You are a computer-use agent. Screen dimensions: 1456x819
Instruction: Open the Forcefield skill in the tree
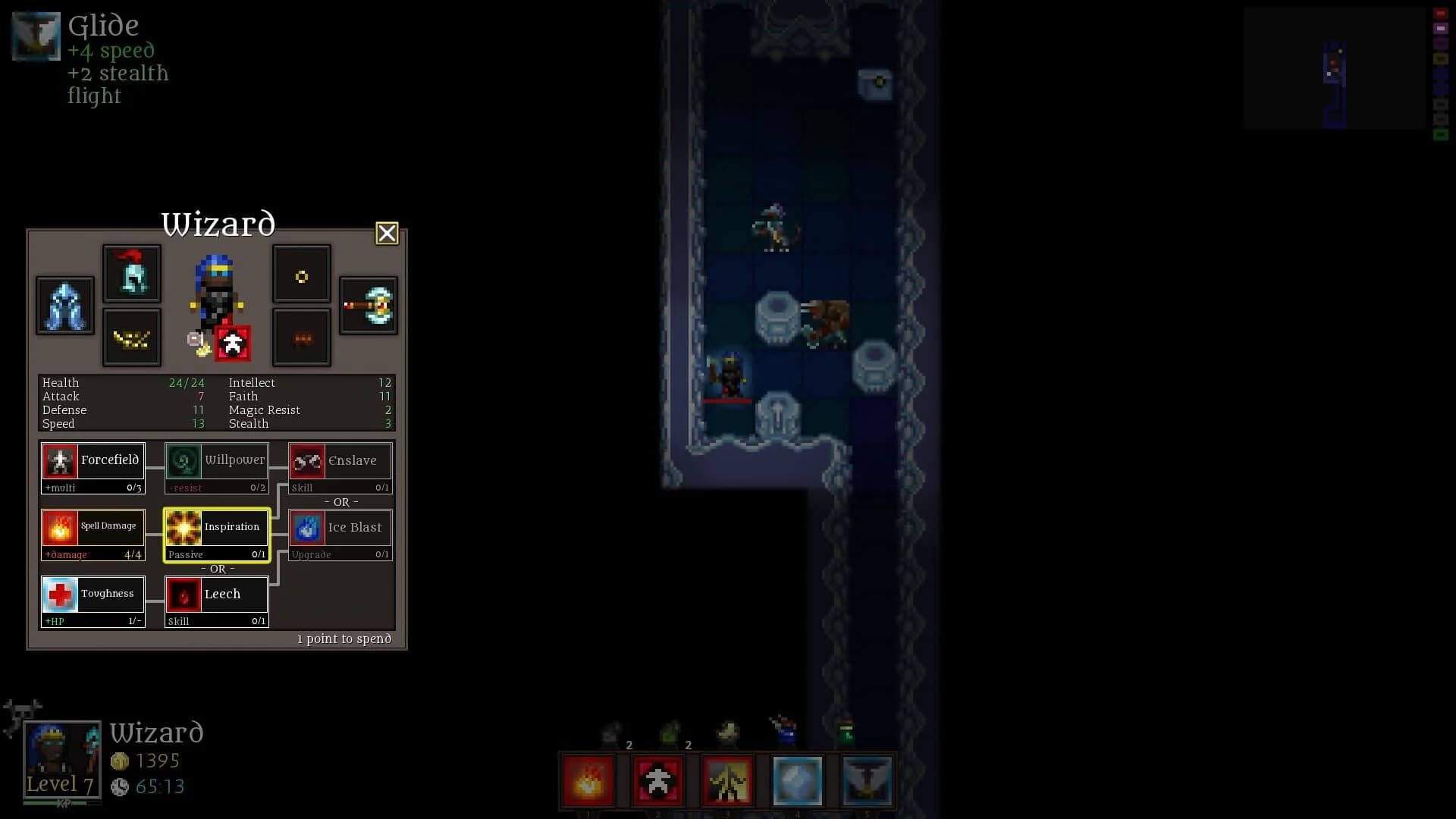click(x=93, y=468)
